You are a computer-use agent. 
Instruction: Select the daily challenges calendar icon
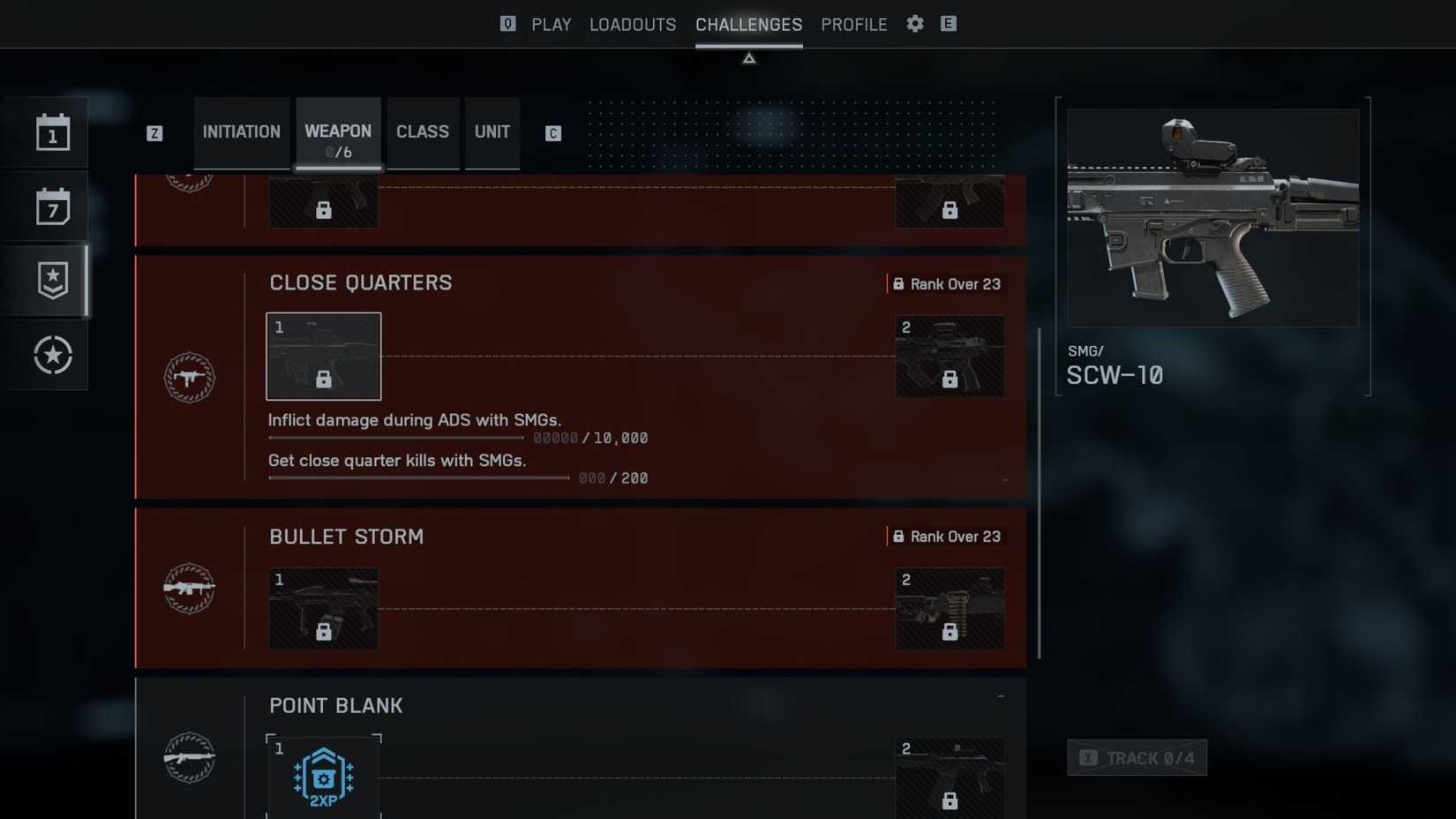click(51, 132)
